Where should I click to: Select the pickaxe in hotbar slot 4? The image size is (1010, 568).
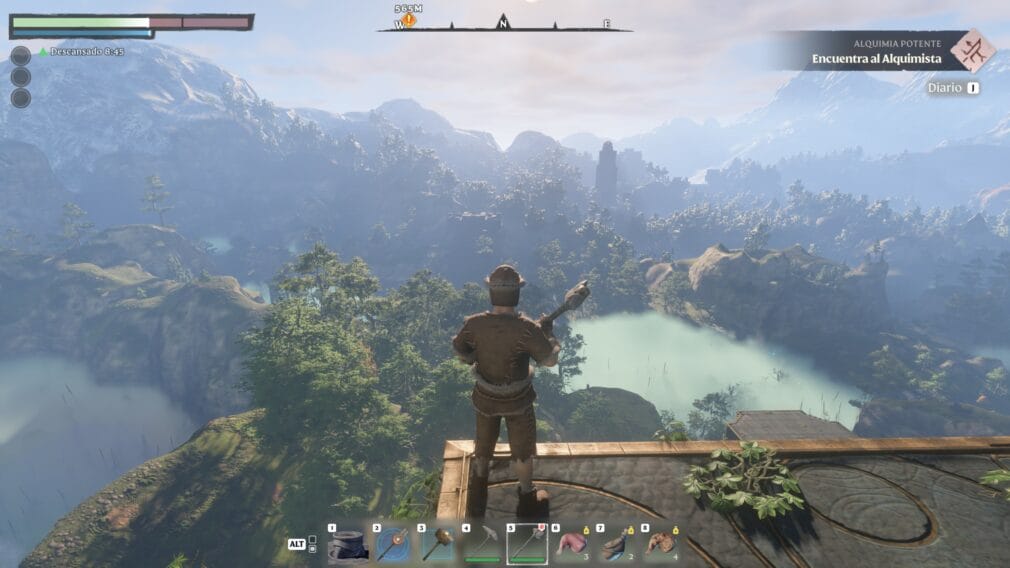click(x=482, y=544)
